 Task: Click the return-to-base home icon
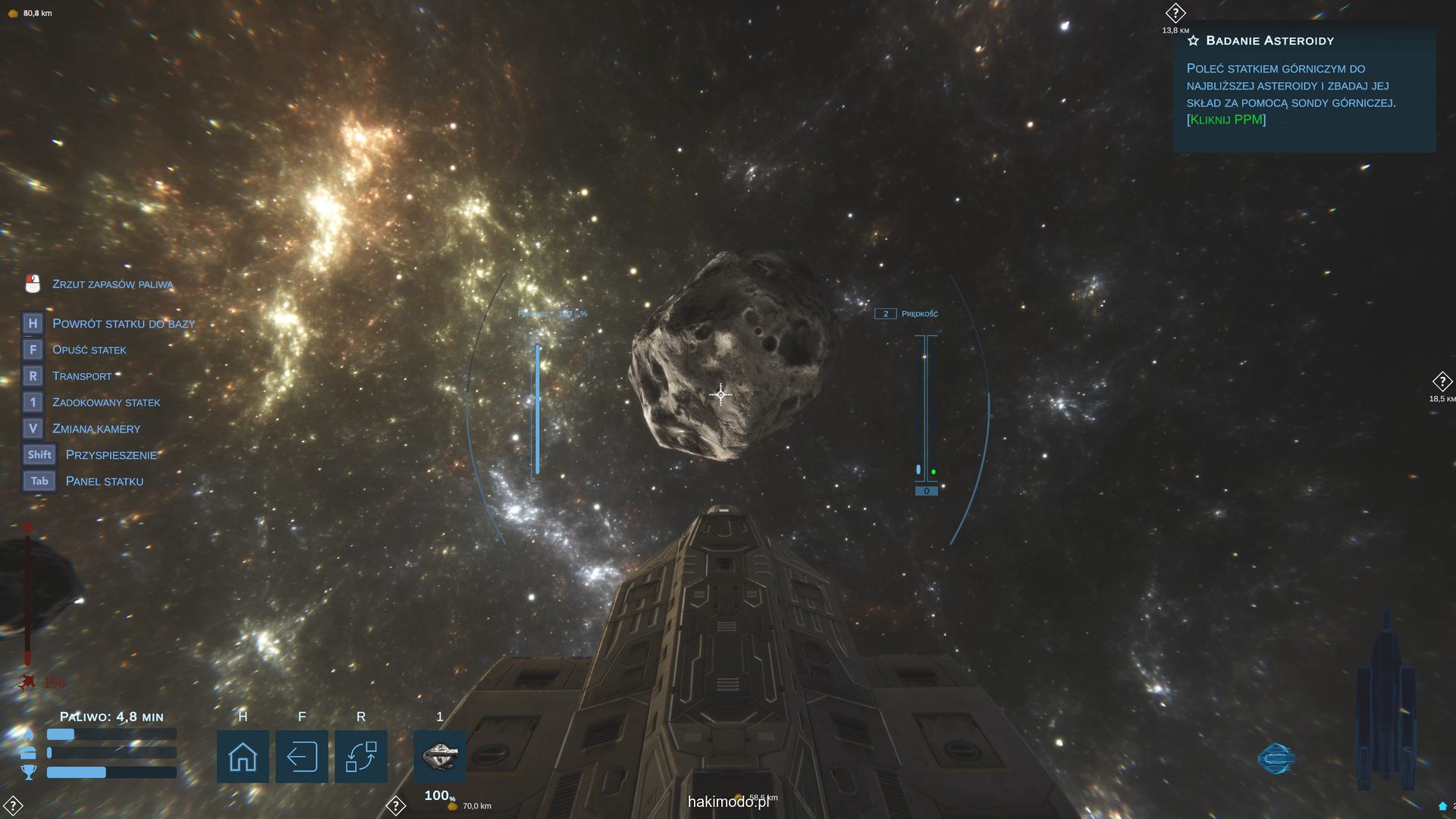pyautogui.click(x=243, y=756)
